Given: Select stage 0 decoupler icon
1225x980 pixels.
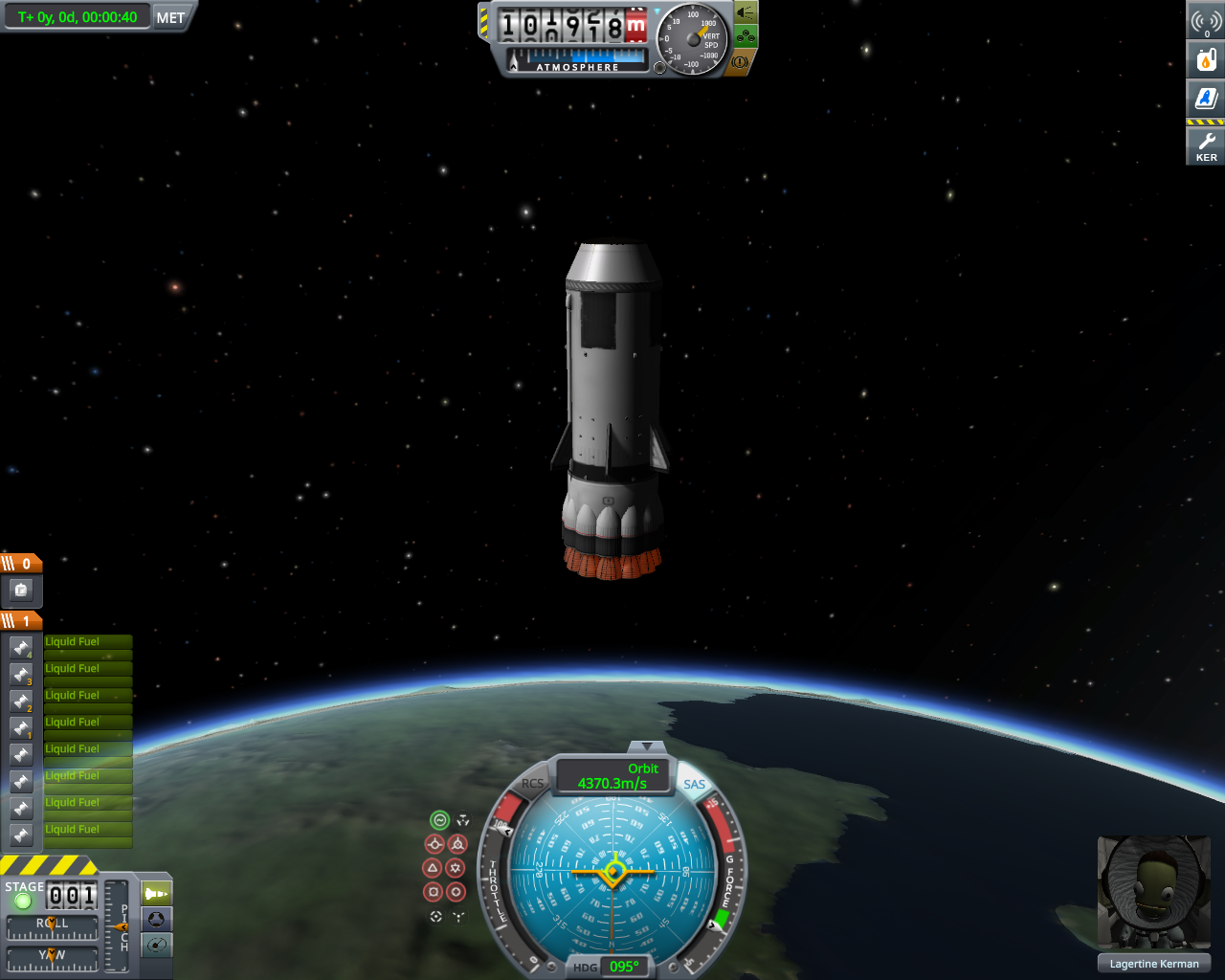Looking at the screenshot, I should coord(21,590).
